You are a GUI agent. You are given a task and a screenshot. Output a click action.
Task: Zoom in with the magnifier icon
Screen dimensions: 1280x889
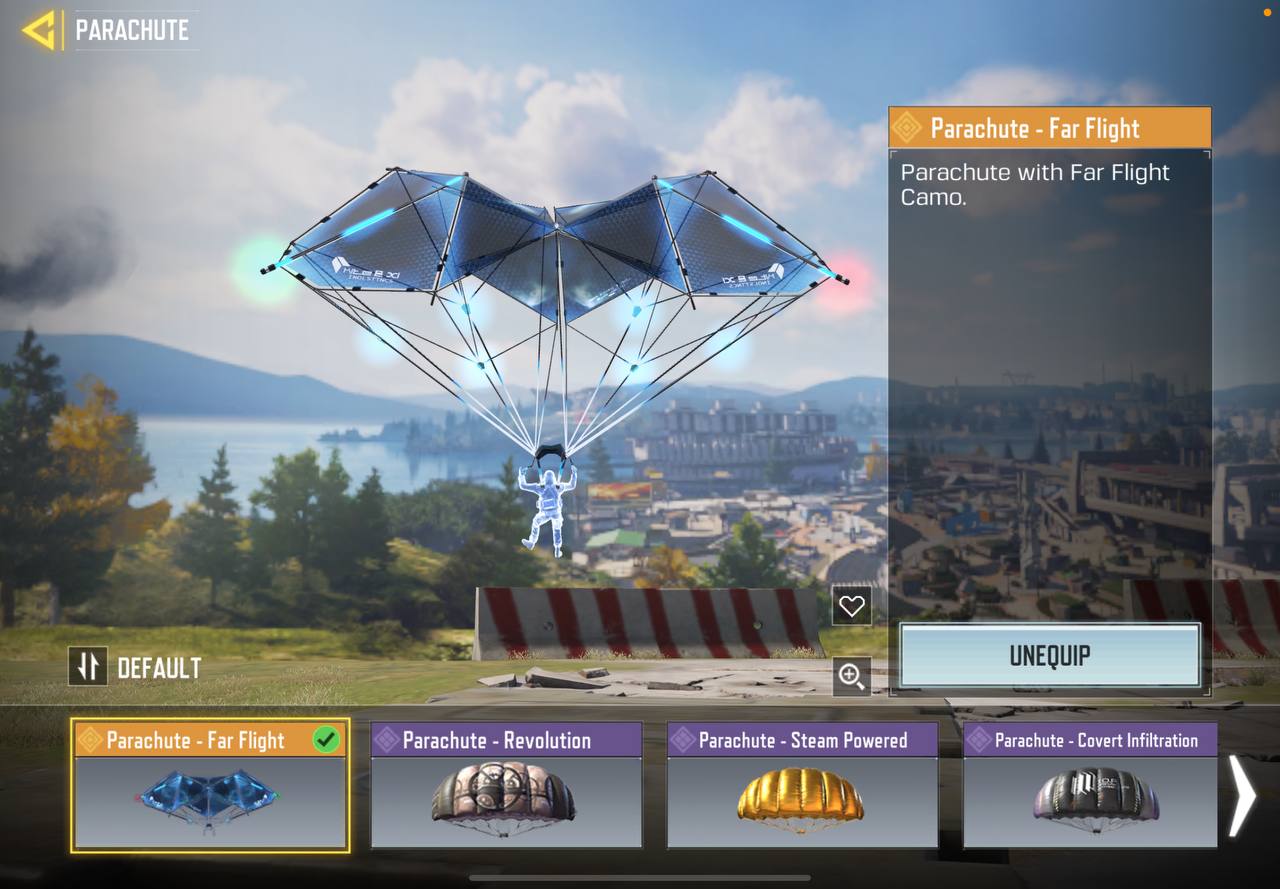(x=851, y=677)
